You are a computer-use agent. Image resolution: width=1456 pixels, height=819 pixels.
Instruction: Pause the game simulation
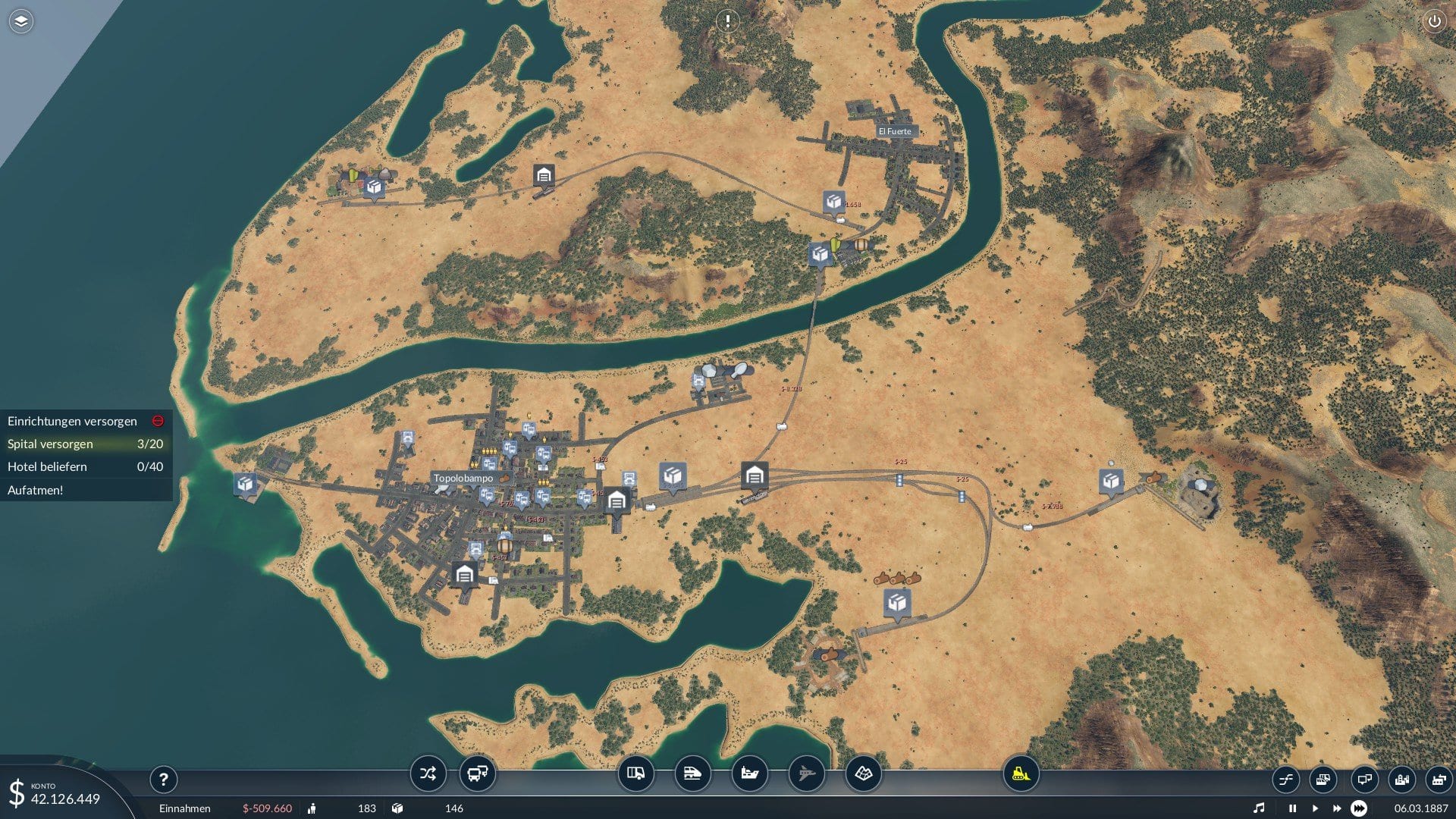pos(1292,808)
